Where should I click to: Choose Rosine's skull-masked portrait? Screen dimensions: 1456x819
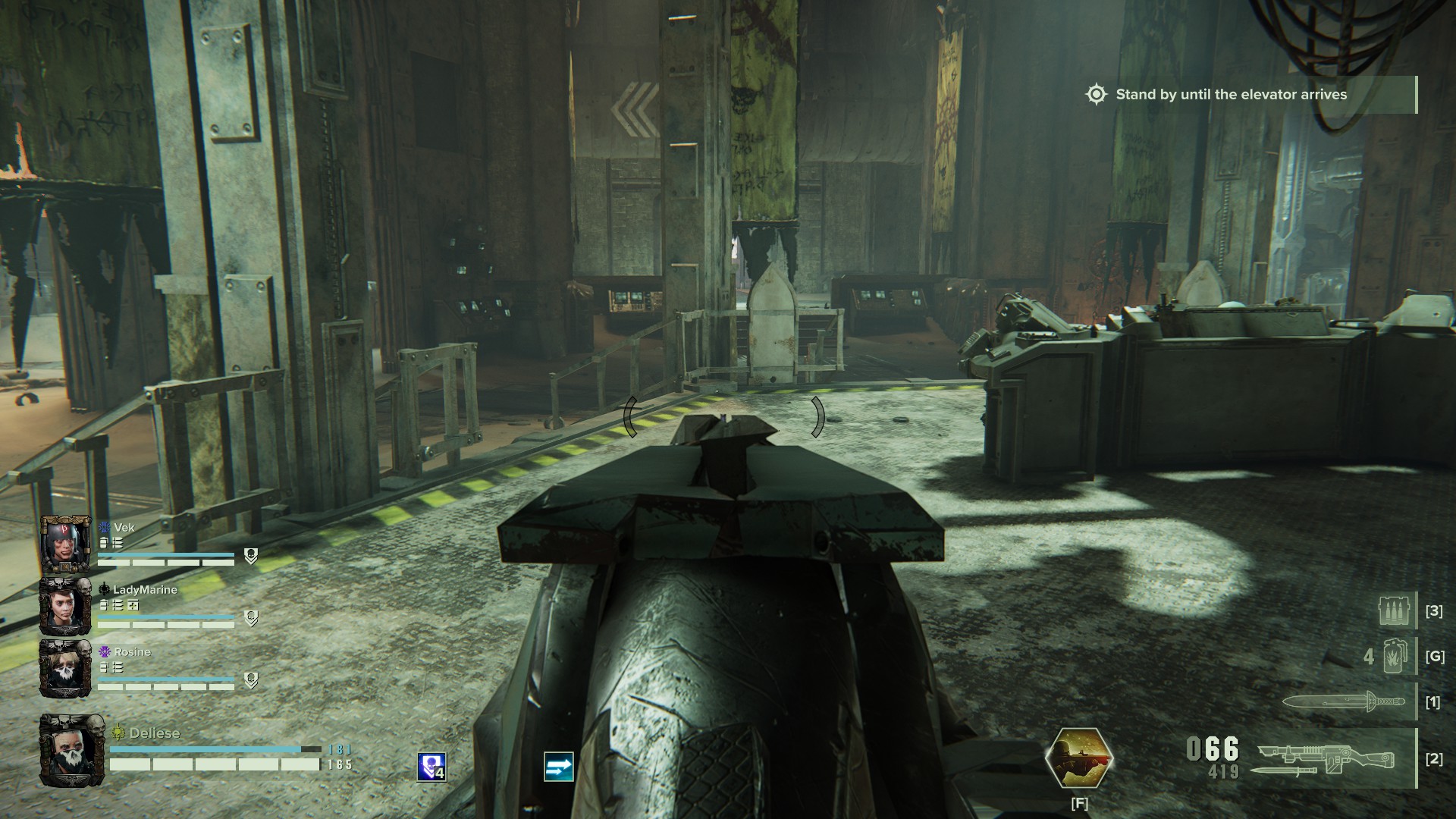tap(66, 668)
